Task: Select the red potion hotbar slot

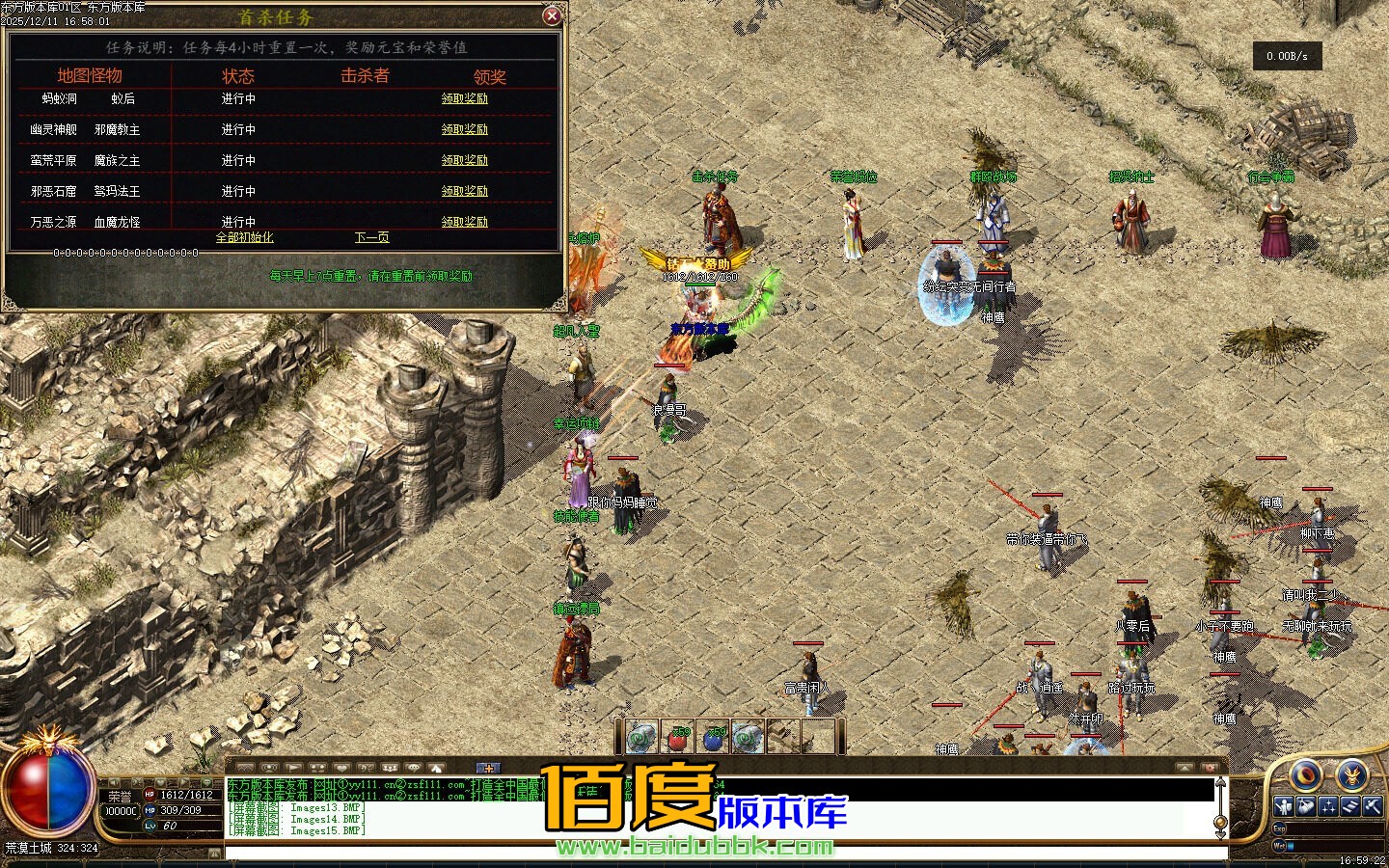Action: (676, 738)
